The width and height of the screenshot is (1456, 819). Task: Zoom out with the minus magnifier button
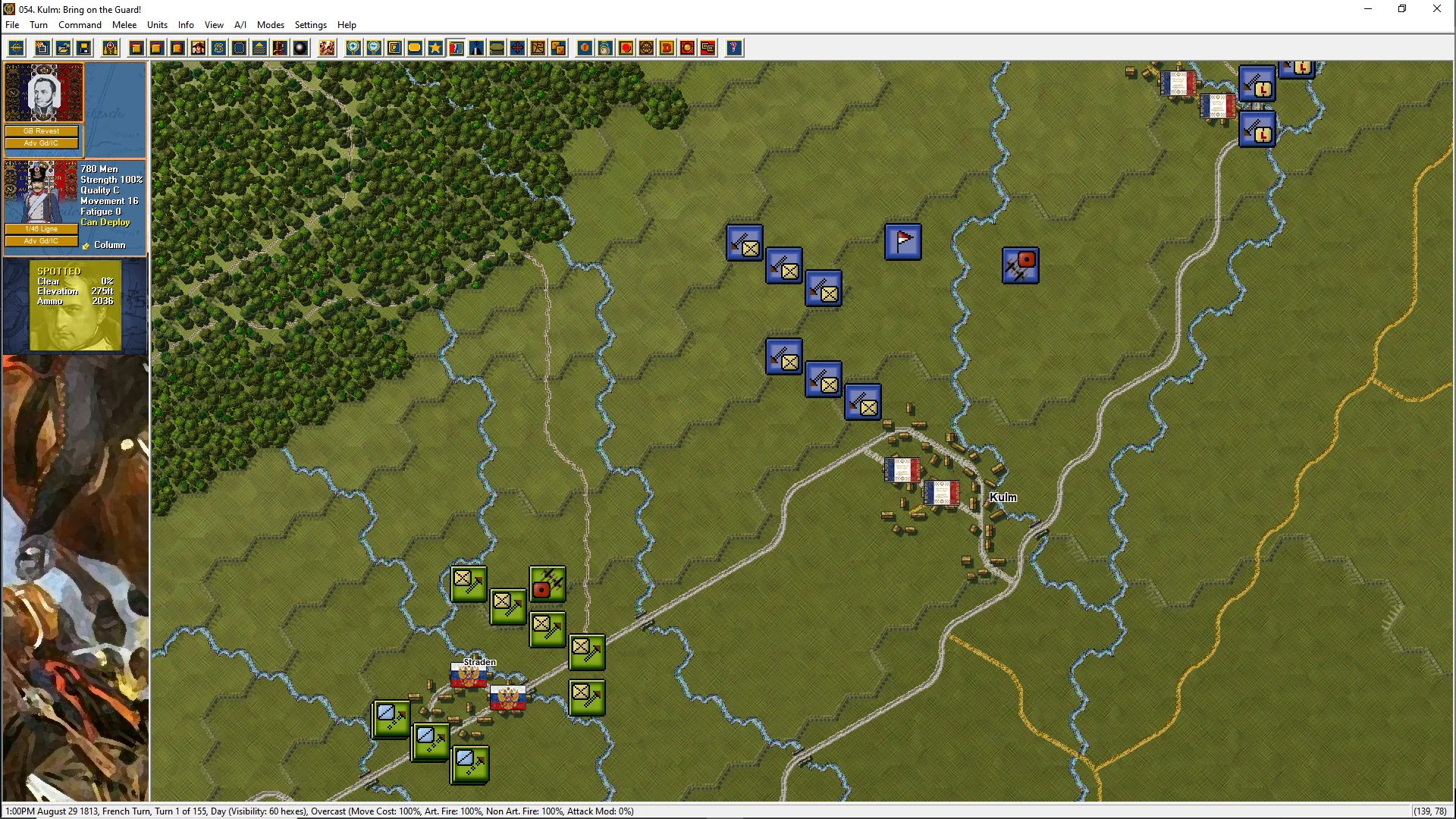coord(374,49)
